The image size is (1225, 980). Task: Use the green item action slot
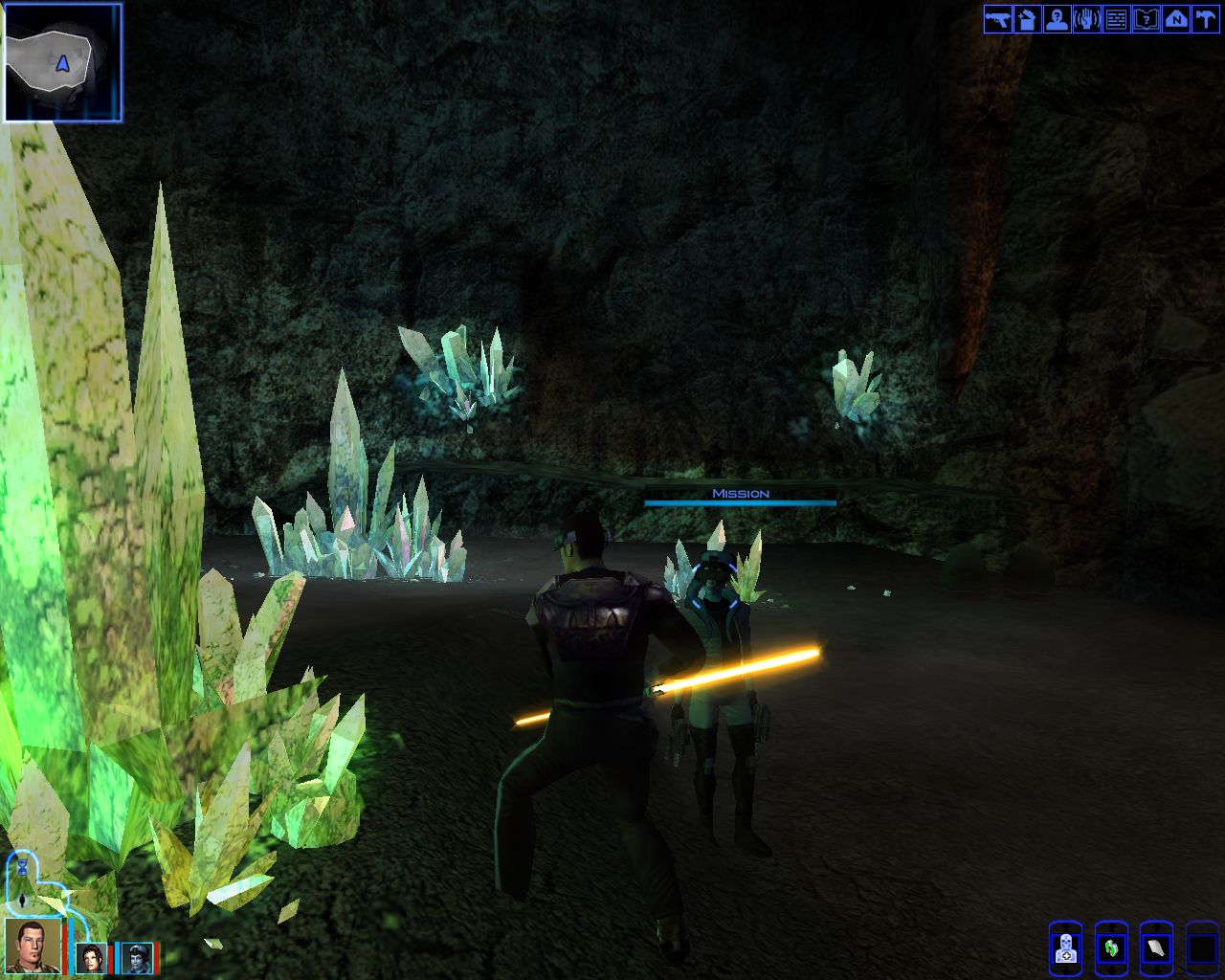point(1111,948)
